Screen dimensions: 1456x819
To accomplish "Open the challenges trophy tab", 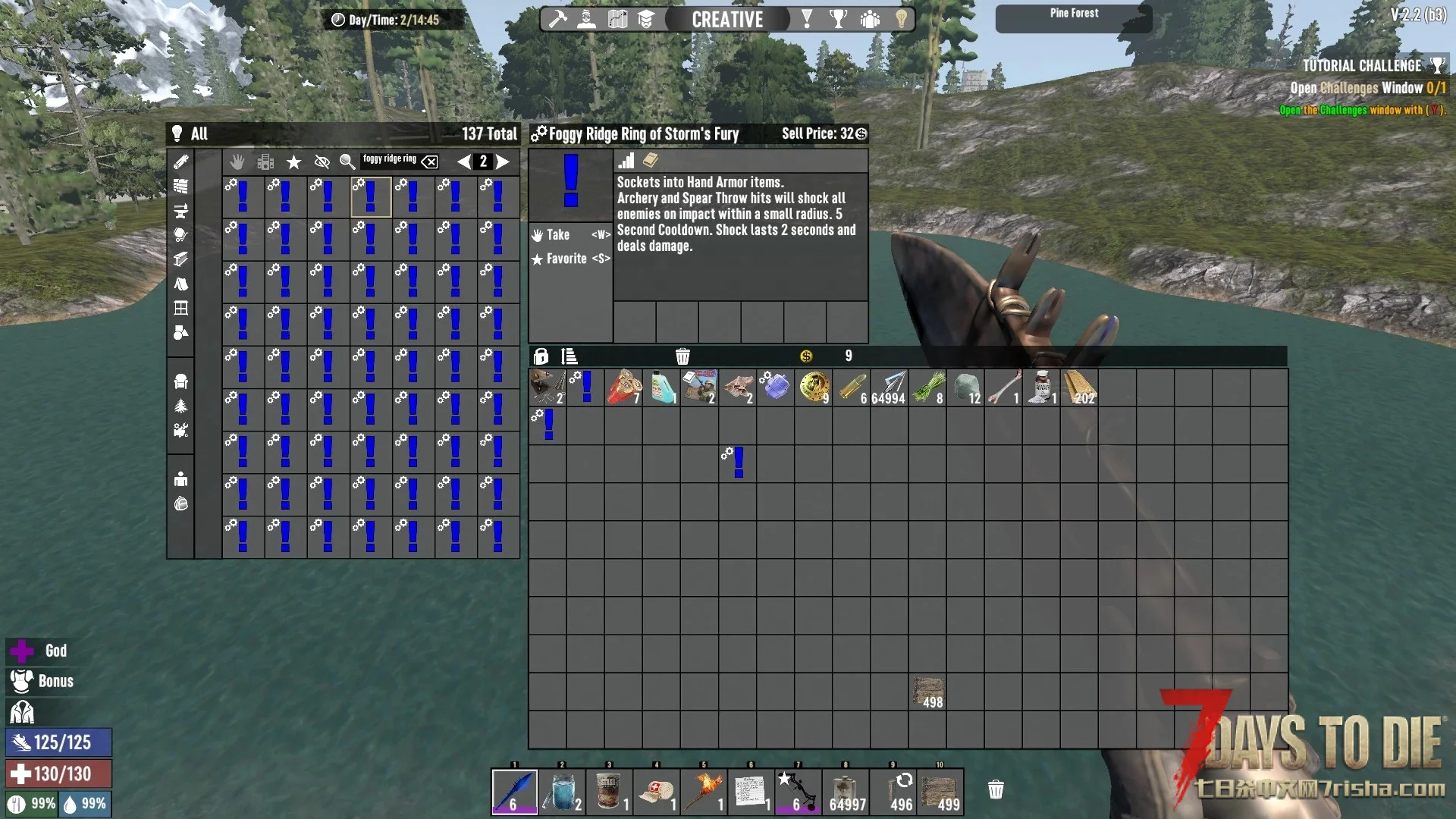I will pos(838,19).
